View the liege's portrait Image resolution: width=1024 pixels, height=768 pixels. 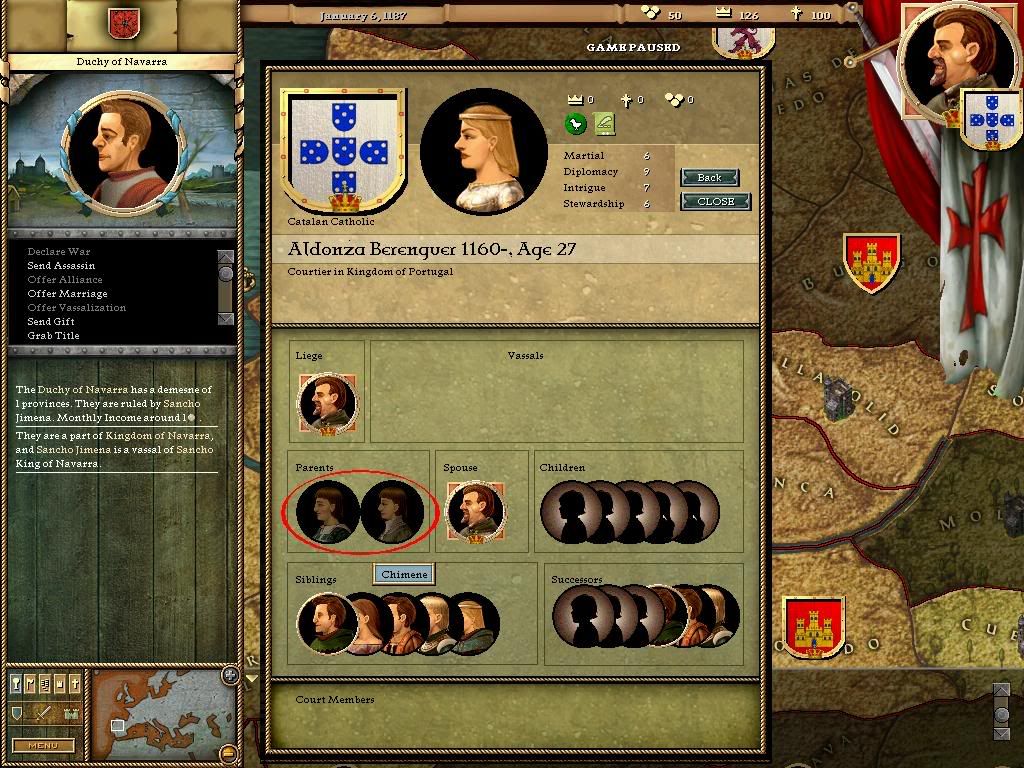tap(327, 405)
